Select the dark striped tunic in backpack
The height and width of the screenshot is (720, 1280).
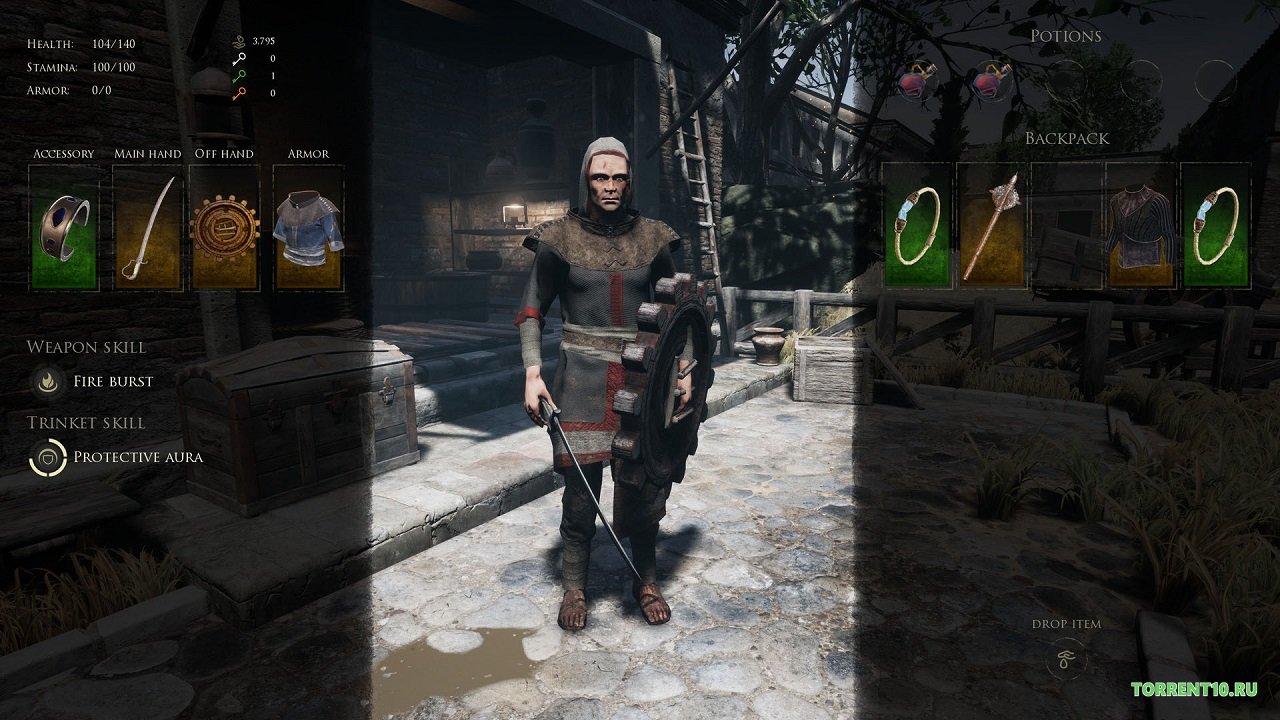[1141, 226]
